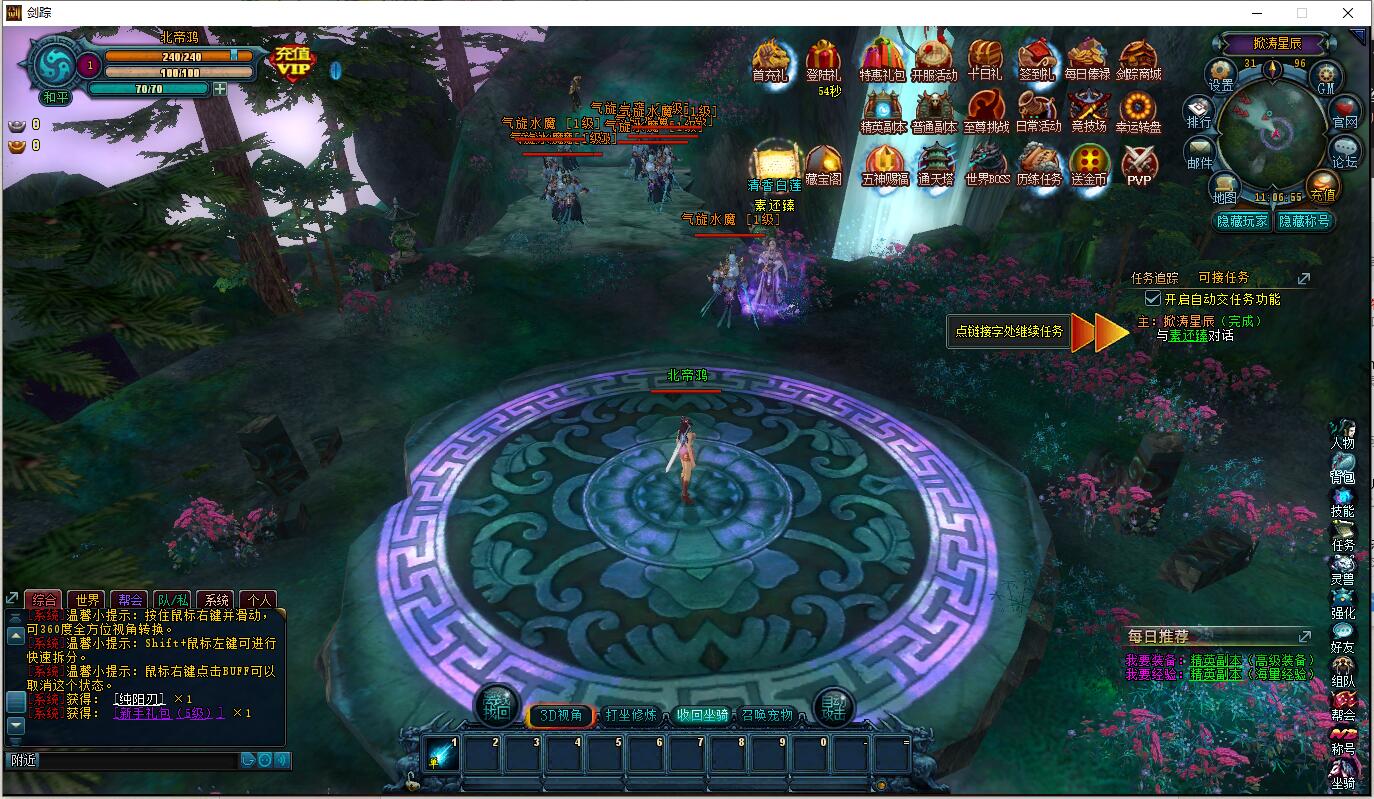
Task: Enter the 世界BOSS event
Action: coord(986,165)
